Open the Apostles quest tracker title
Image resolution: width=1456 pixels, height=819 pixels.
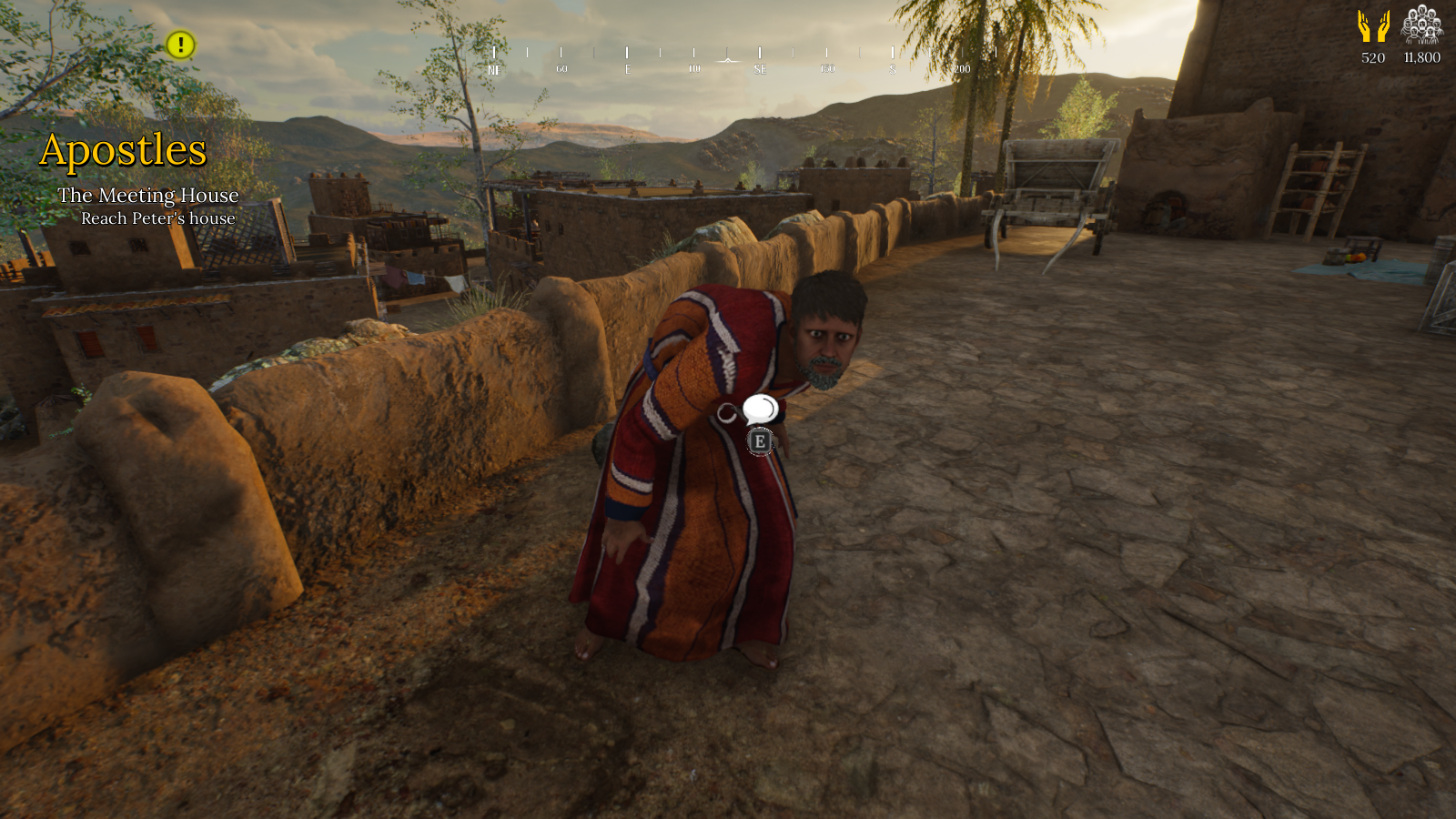[x=123, y=150]
